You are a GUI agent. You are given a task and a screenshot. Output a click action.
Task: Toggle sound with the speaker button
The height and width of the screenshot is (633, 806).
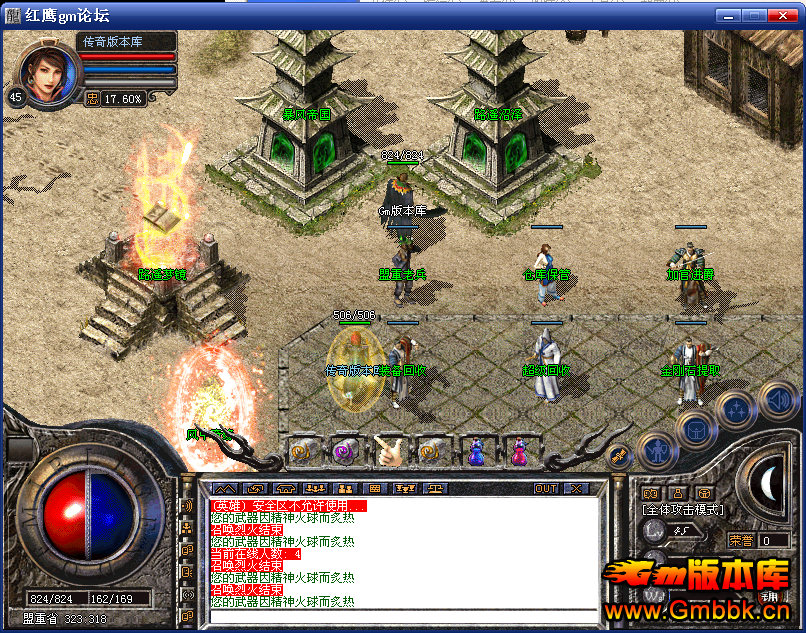point(777,401)
